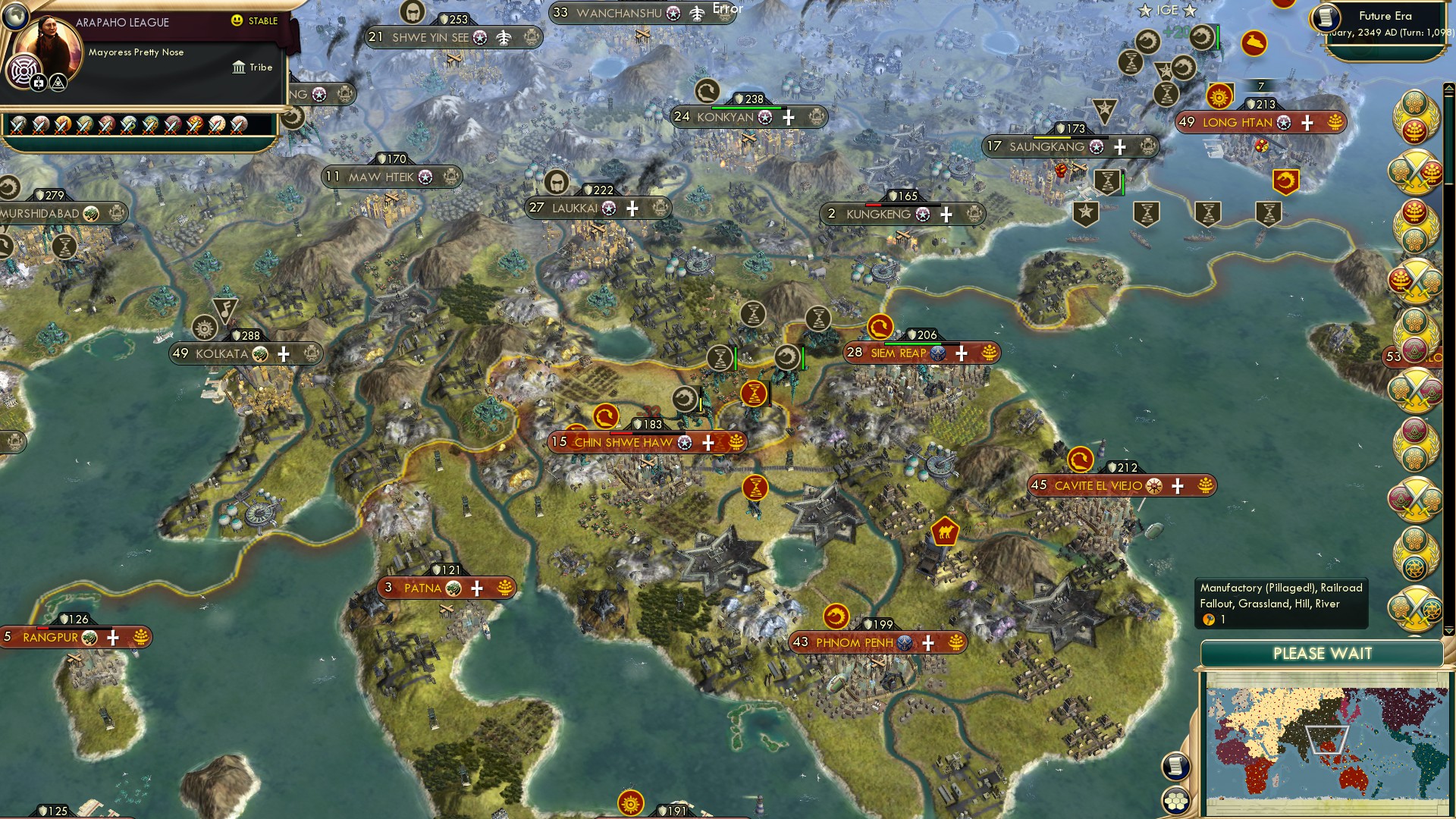1456x819 pixels.
Task: Click the sun religion icon near Long Htan
Action: (x=1219, y=97)
